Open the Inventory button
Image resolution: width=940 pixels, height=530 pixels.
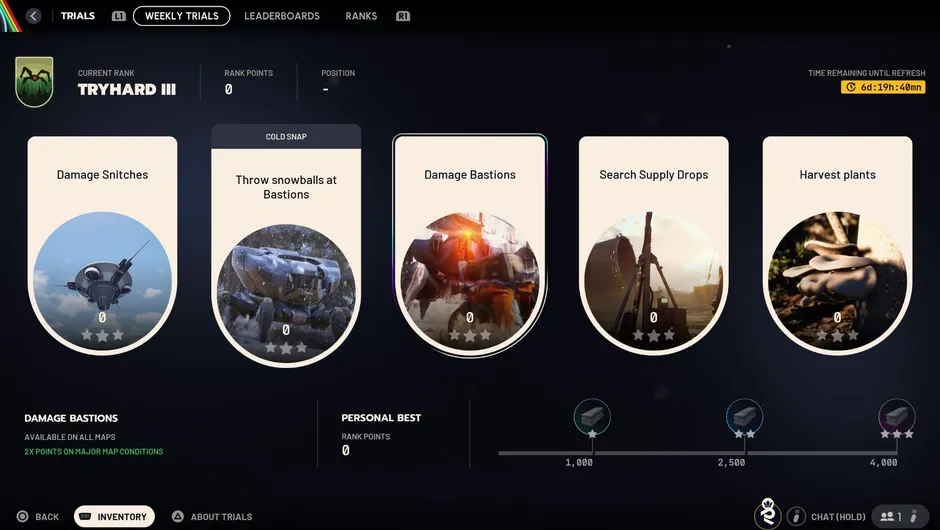click(x=114, y=517)
